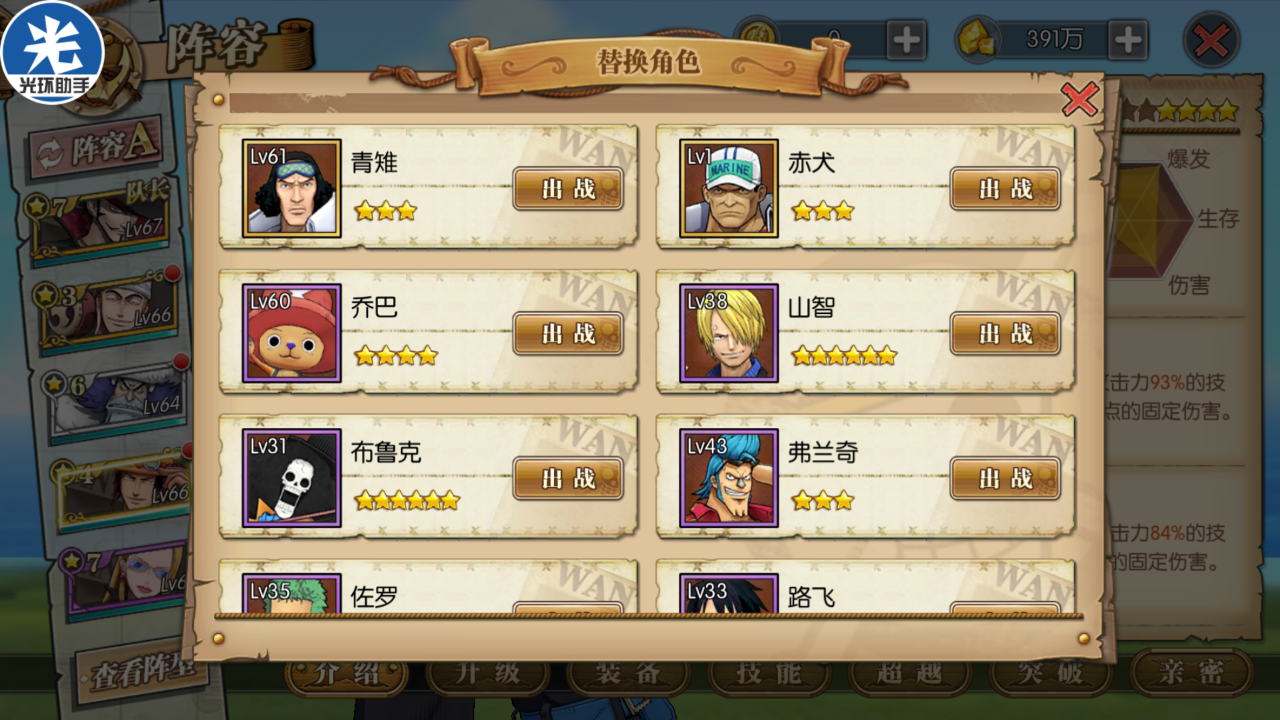
Task: Deploy 青雉 with his 出战 button
Action: (568, 188)
